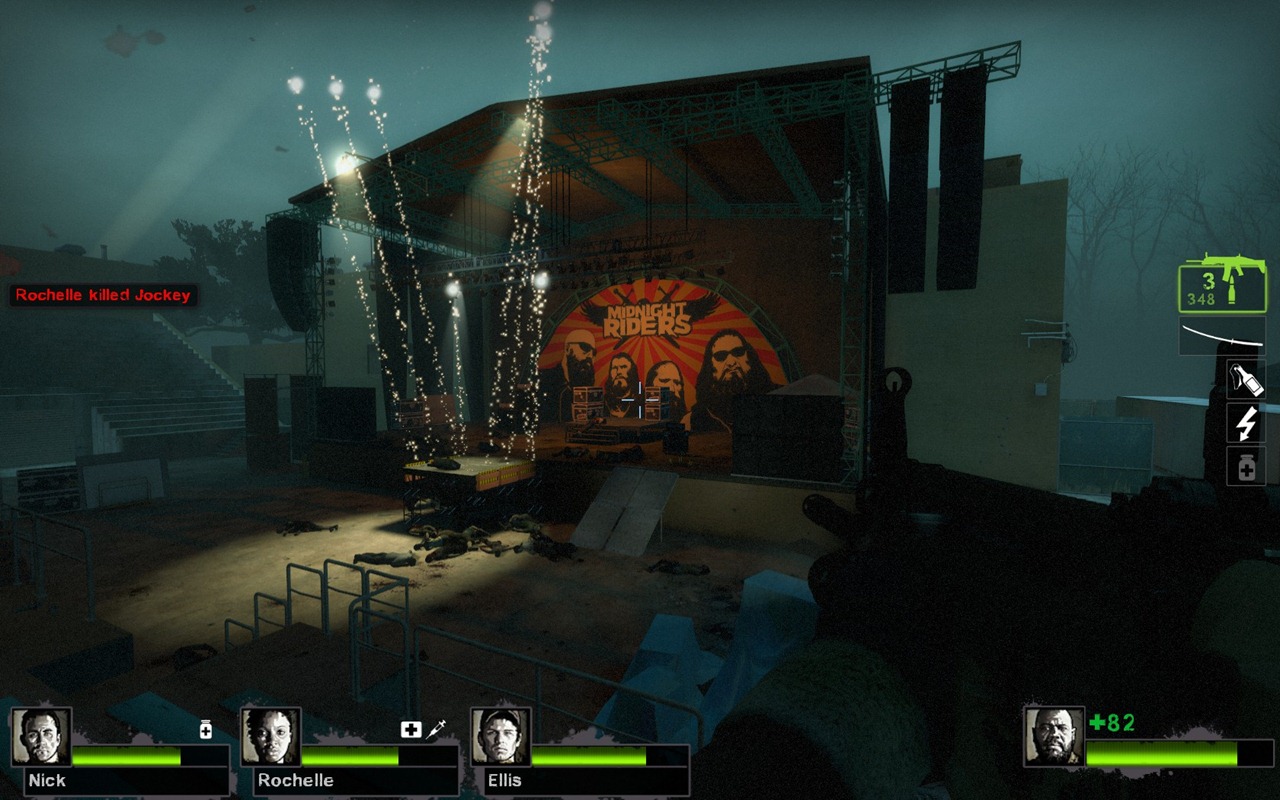The height and width of the screenshot is (800, 1280).
Task: Select the submachine gun primary weapon slot
Action: [1221, 284]
